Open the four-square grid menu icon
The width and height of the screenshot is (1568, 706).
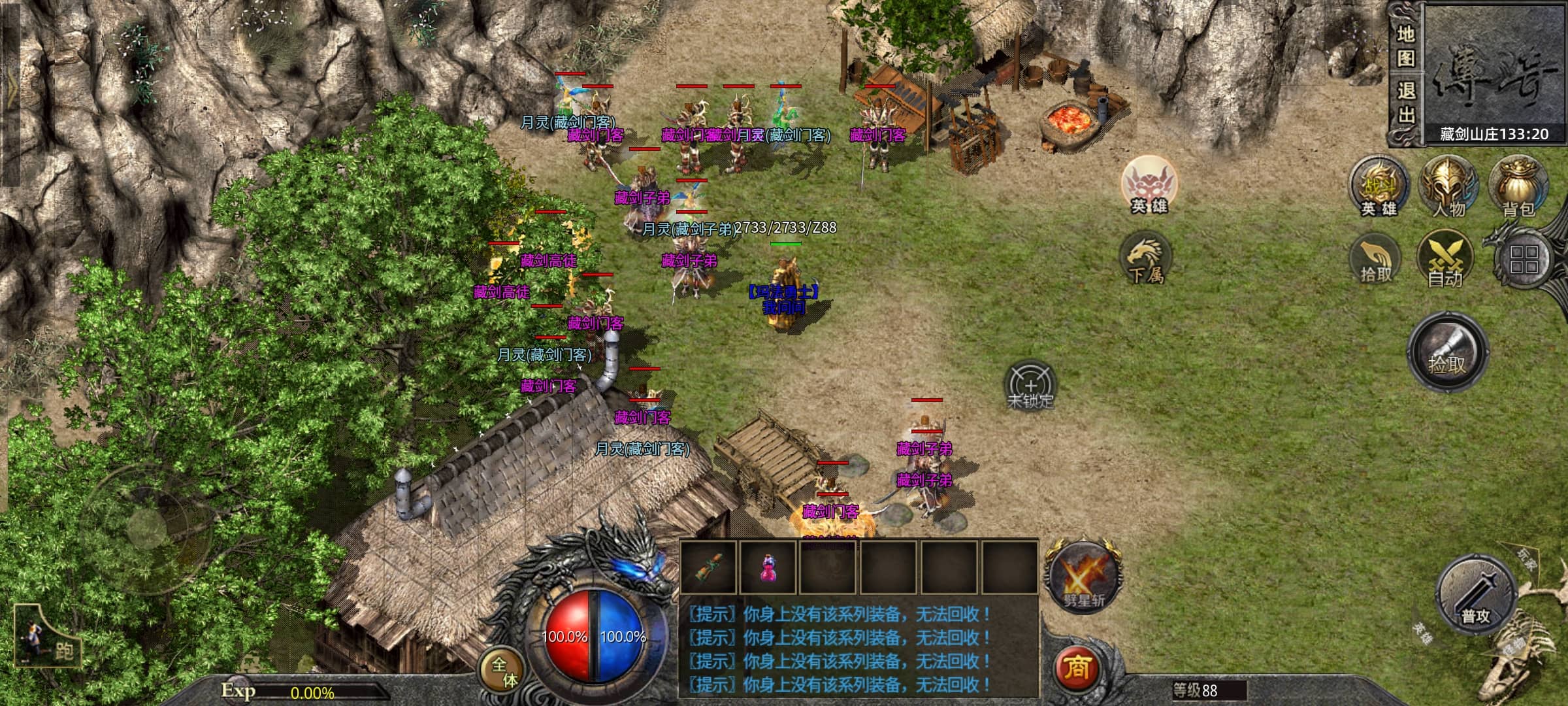pos(1524,260)
